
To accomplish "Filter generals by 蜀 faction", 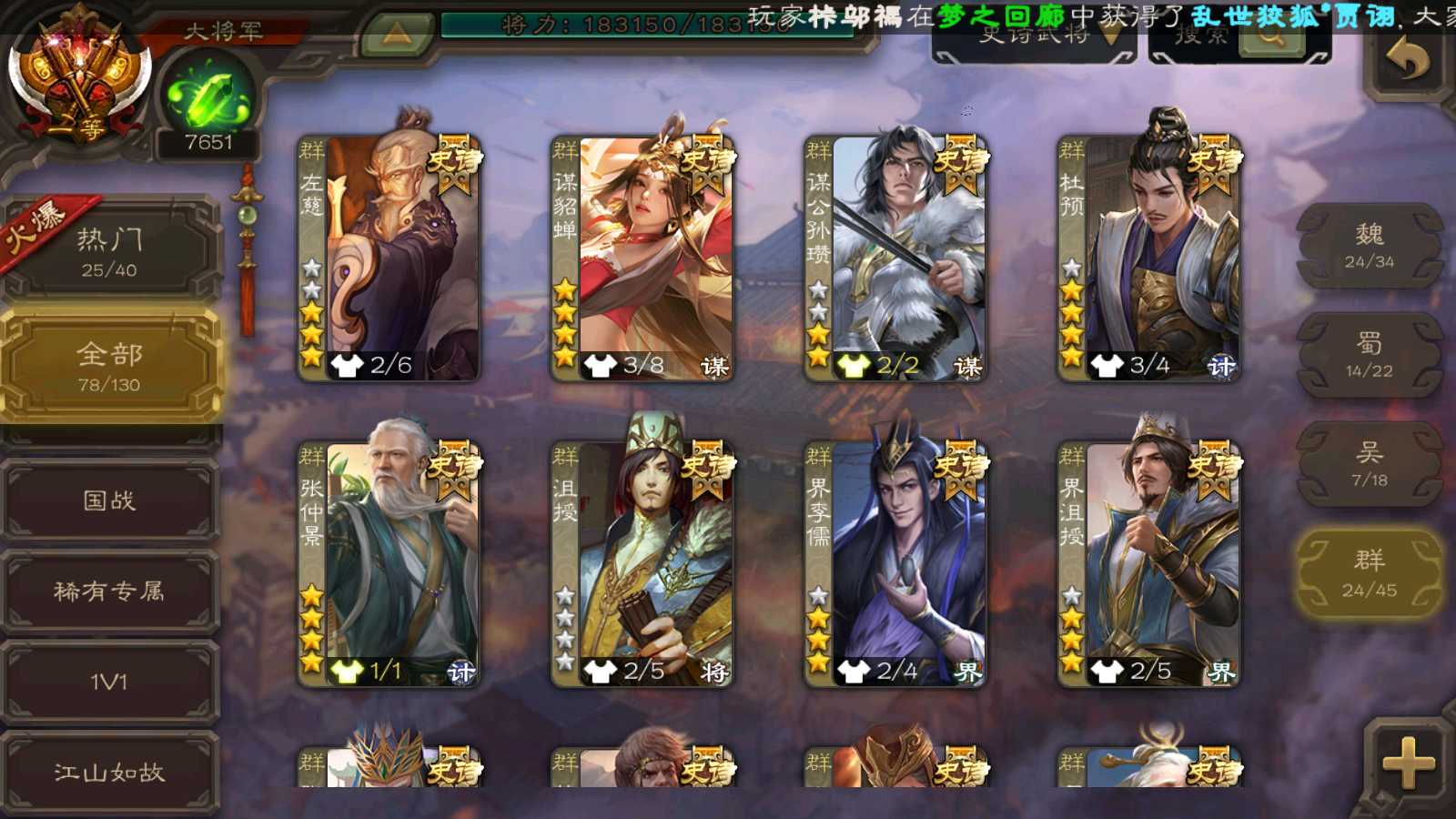I will pyautogui.click(x=1369, y=355).
